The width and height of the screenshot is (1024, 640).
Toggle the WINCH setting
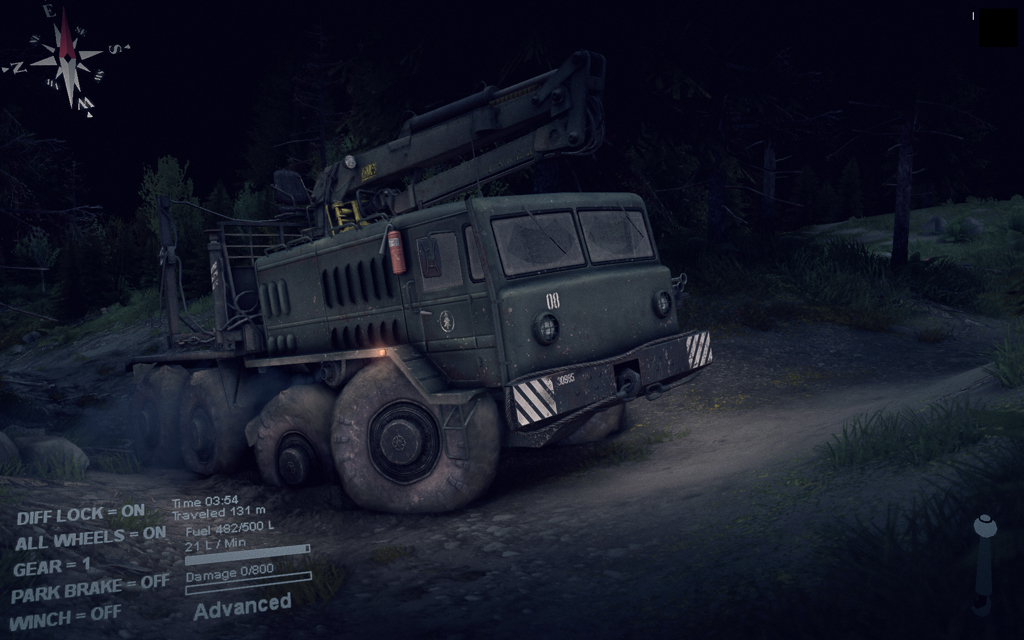[x=65, y=612]
